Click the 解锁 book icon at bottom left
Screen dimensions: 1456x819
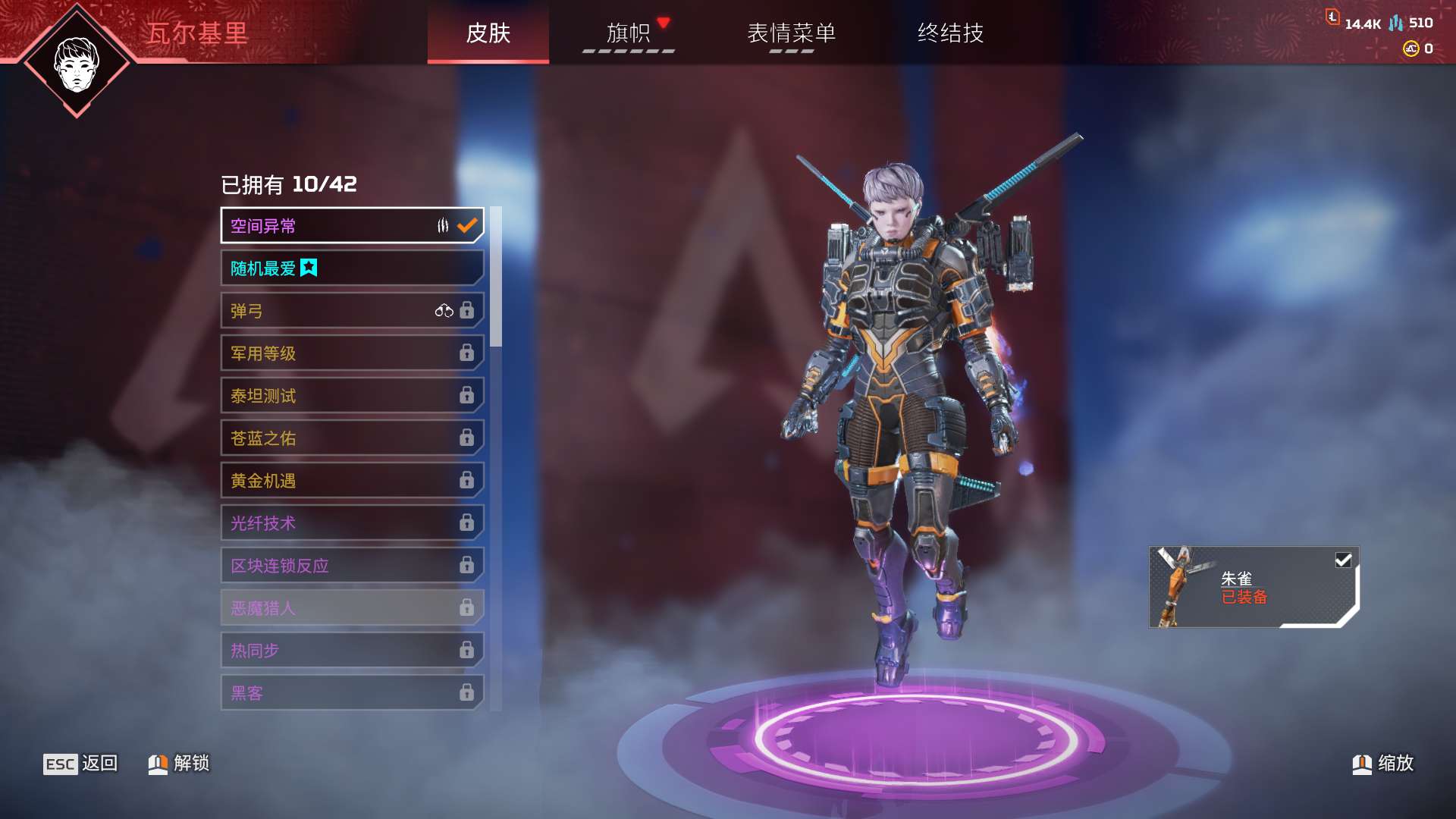click(157, 764)
